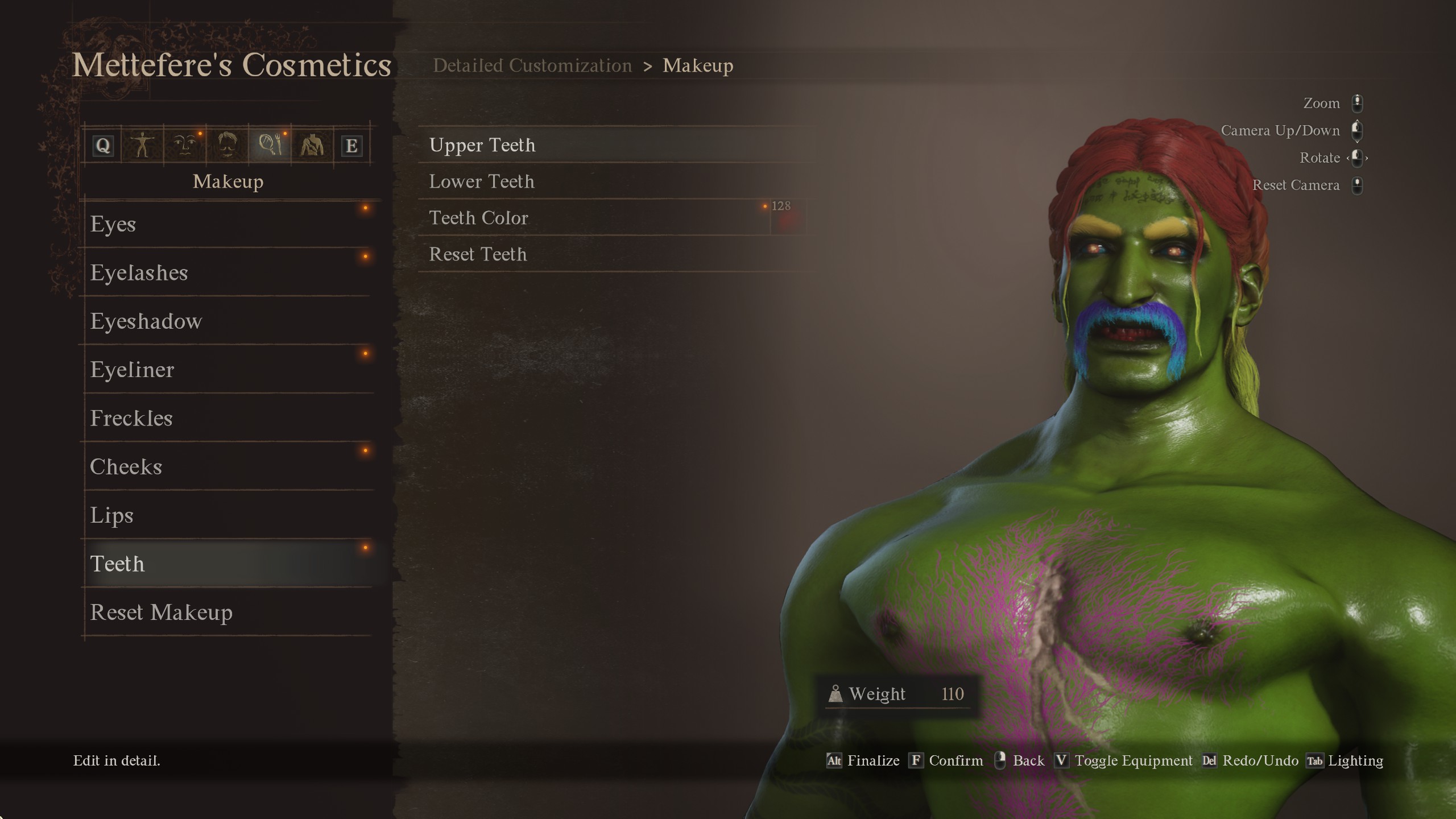Open the face customization icon
The height and width of the screenshot is (819, 1456).
[183, 144]
